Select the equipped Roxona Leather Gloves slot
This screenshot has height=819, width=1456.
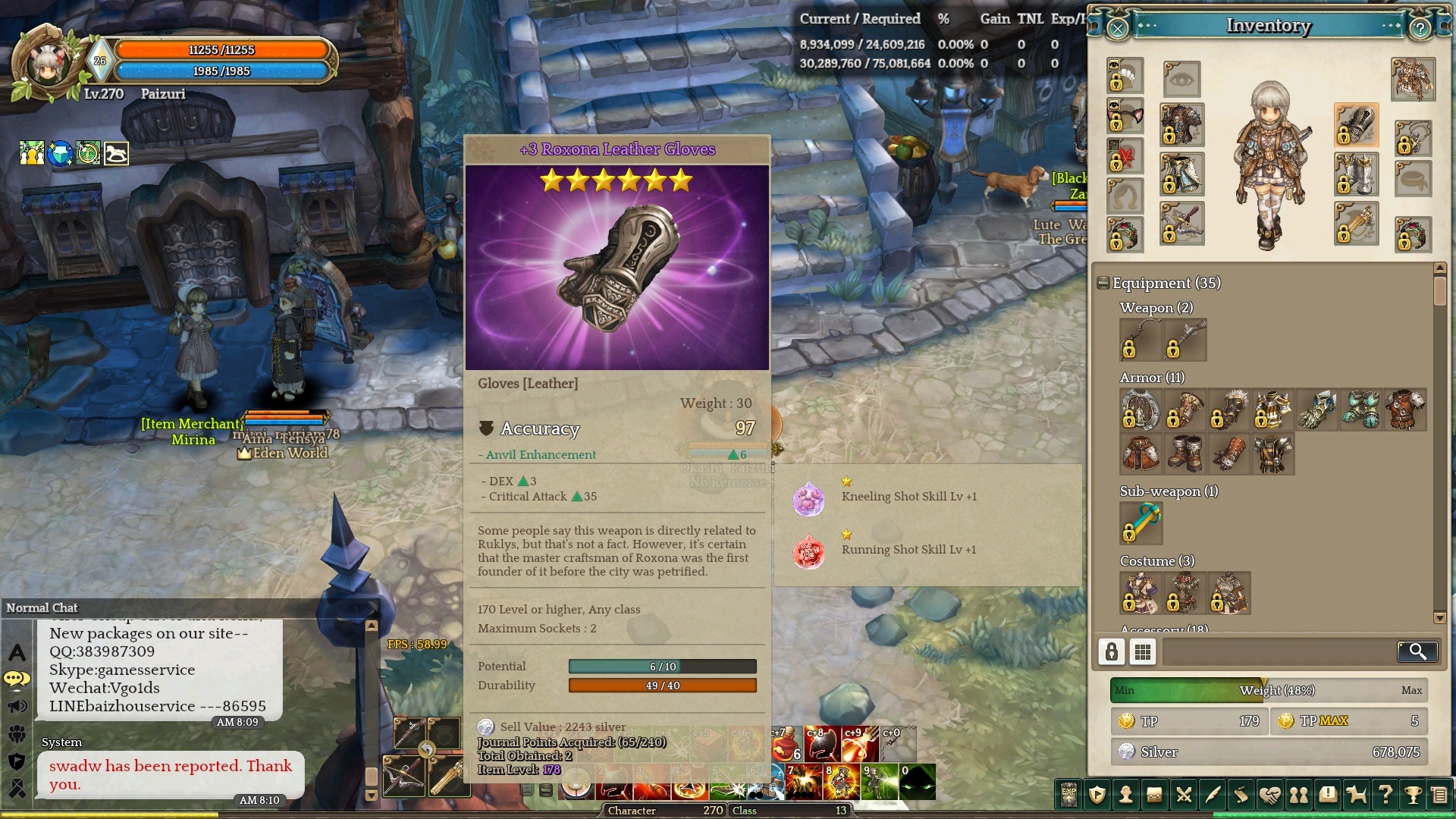[x=1356, y=126]
